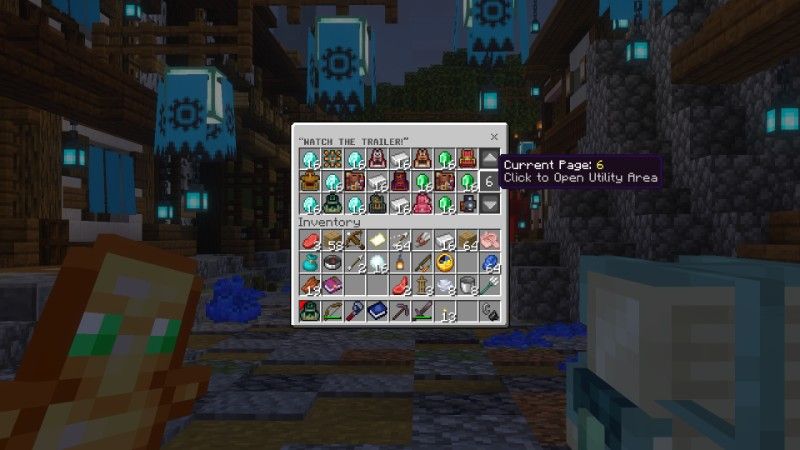
Task: Close the "Watch the Trailer!" chest window
Action: pos(494,136)
